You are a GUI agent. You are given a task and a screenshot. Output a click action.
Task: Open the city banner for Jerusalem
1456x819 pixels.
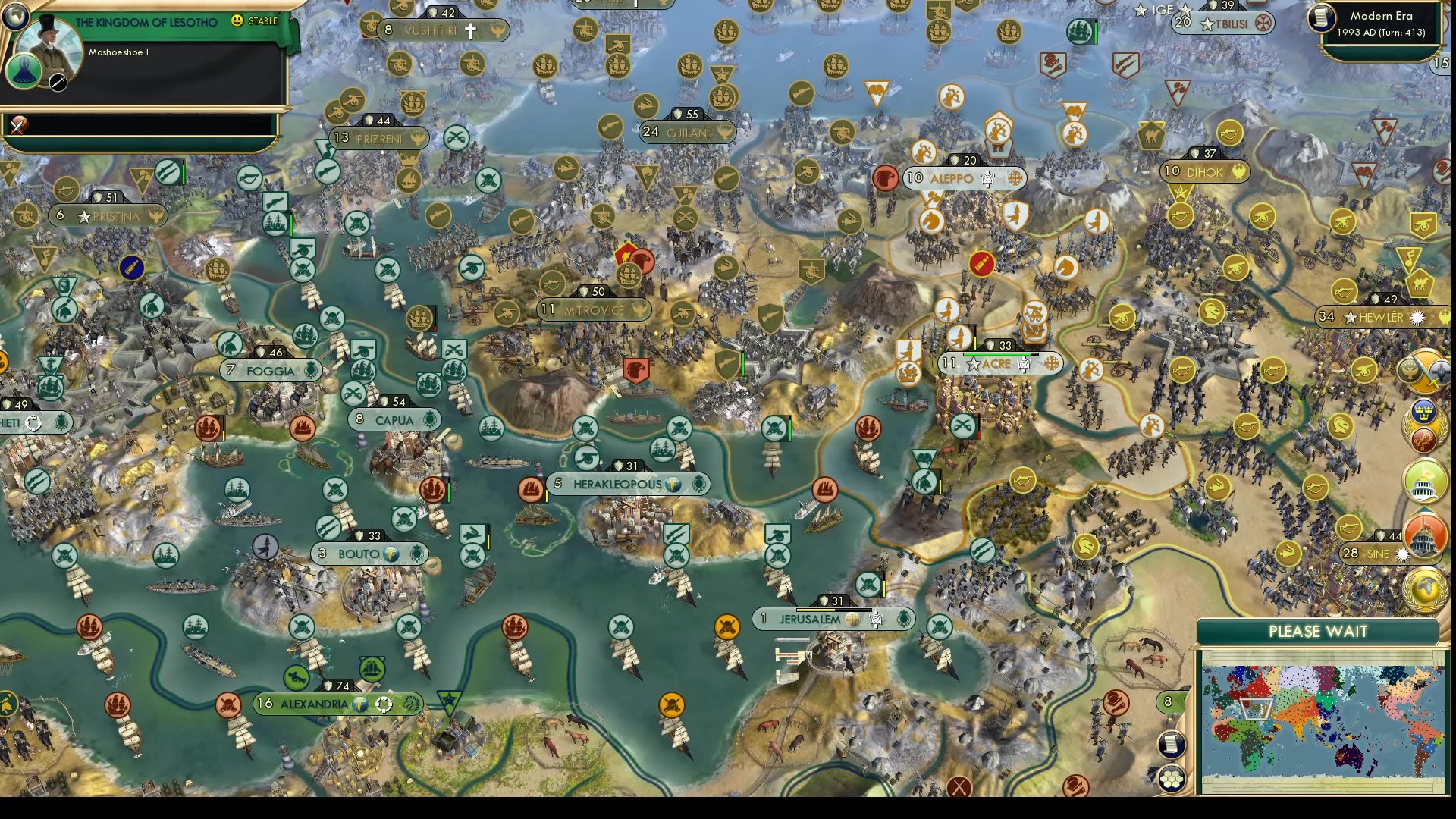(x=808, y=620)
